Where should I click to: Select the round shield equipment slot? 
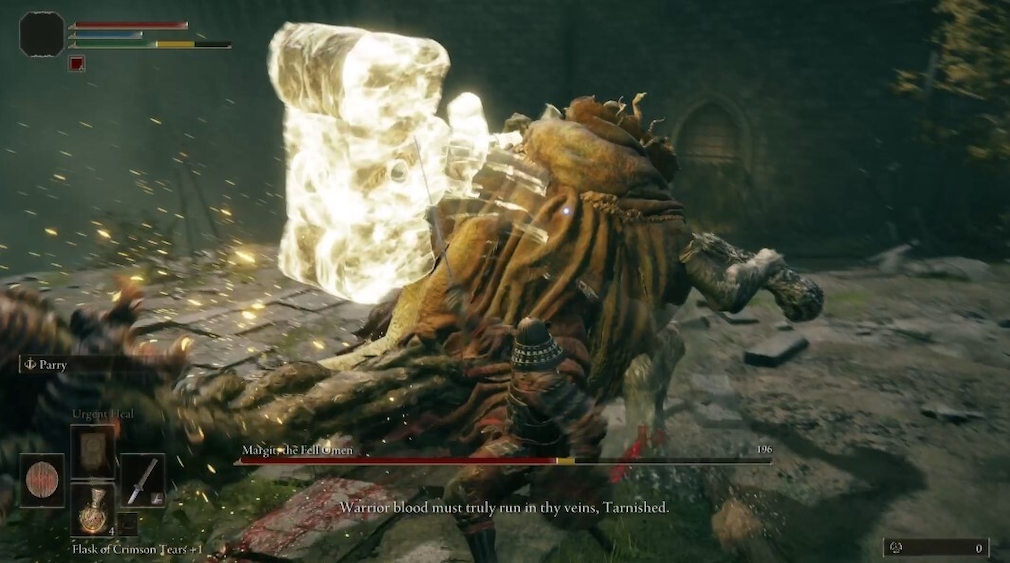[42, 480]
